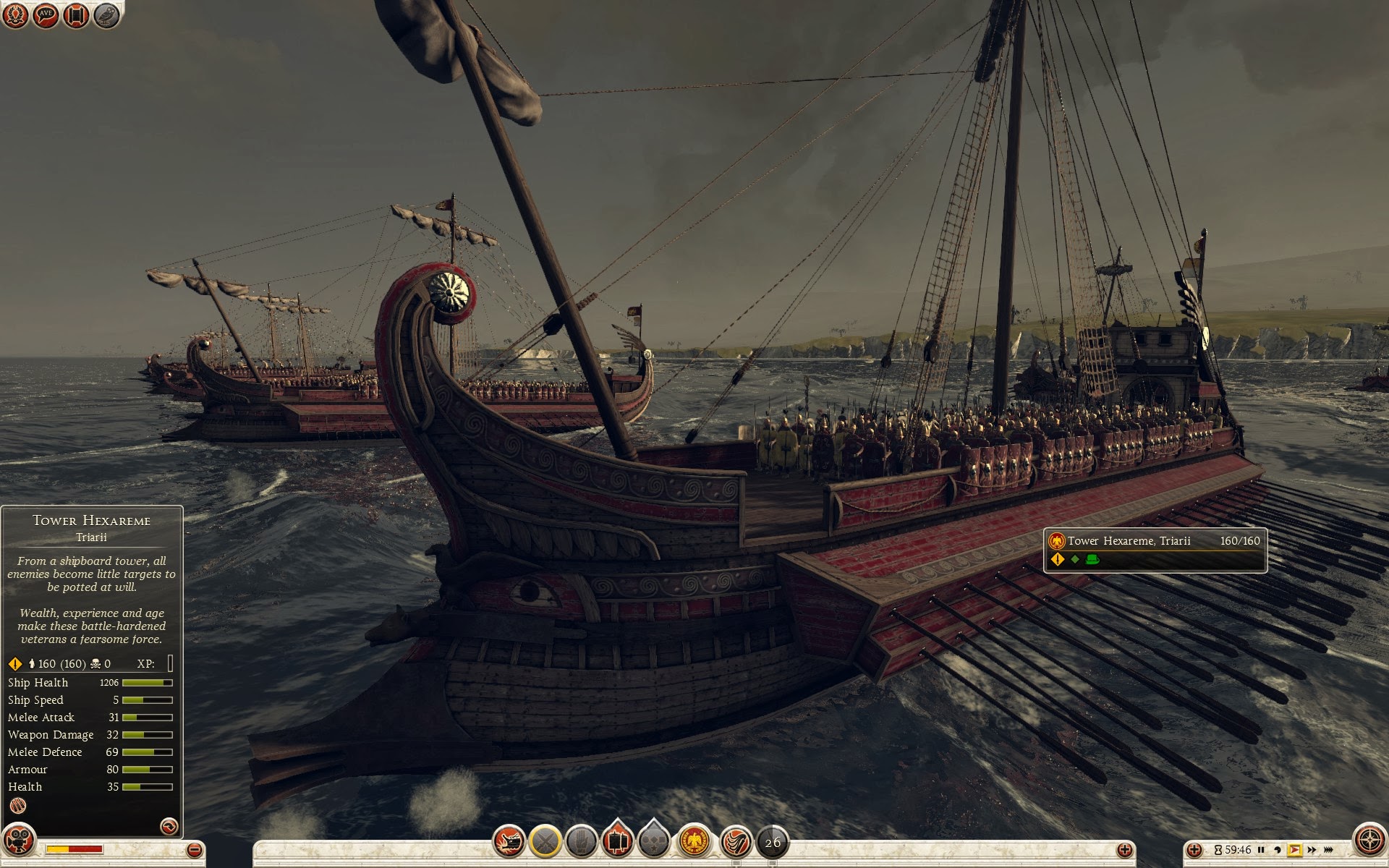This screenshot has height=868, width=1389.
Task: Open the AVE chat speech bubble
Action: (x=46, y=15)
